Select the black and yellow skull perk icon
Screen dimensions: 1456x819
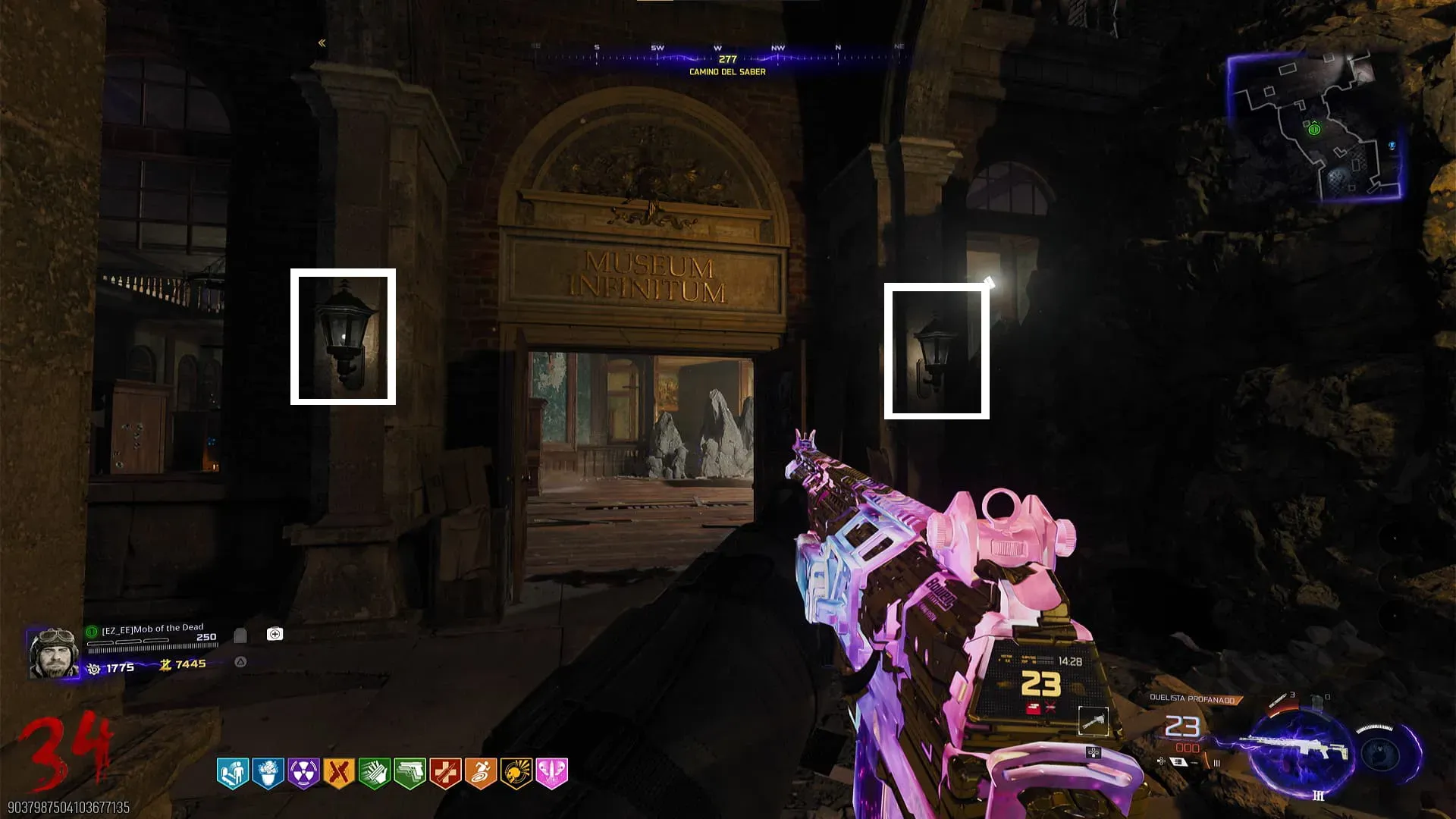click(516, 773)
